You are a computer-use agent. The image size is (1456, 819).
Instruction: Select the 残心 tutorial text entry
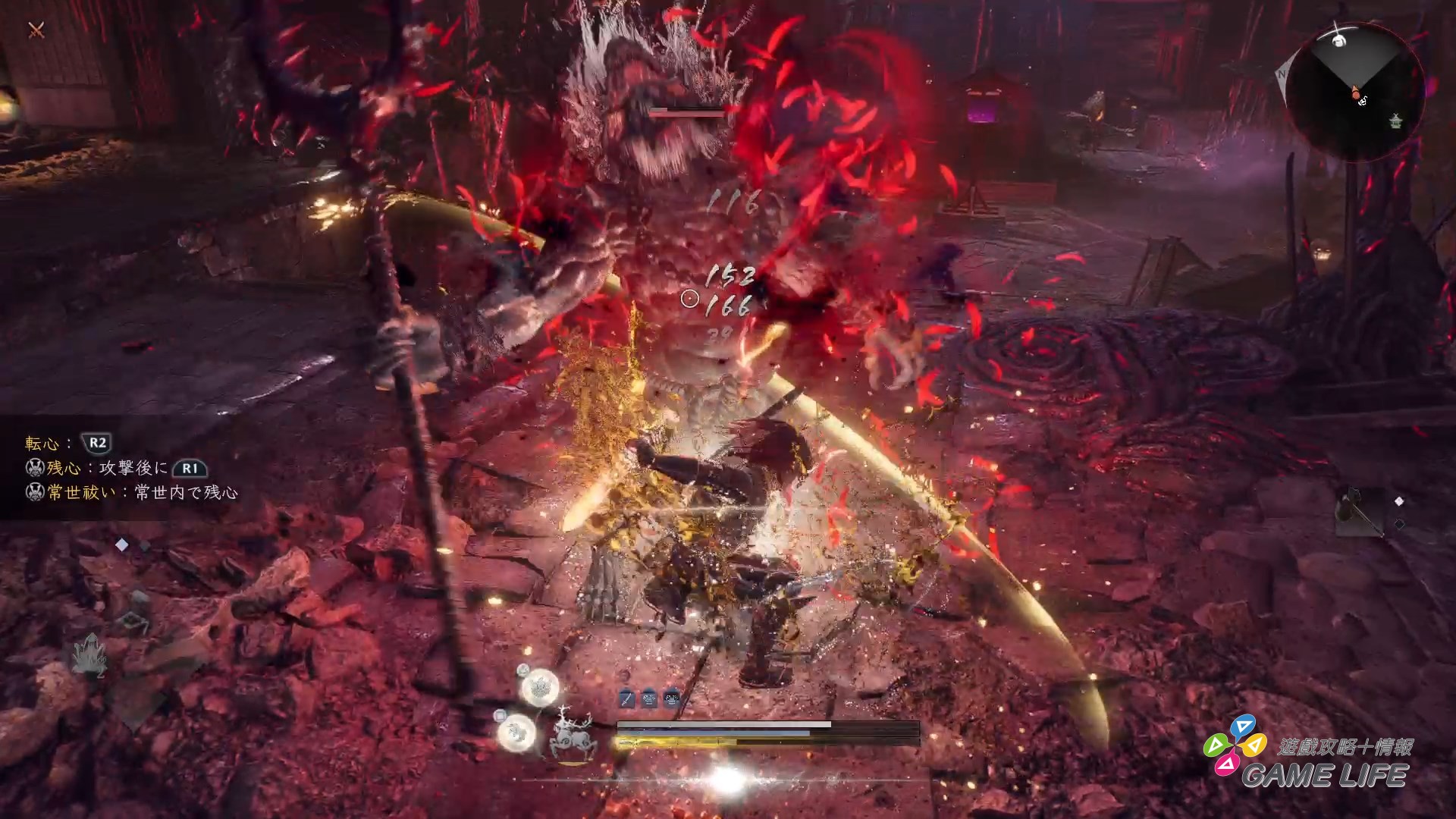[61, 469]
